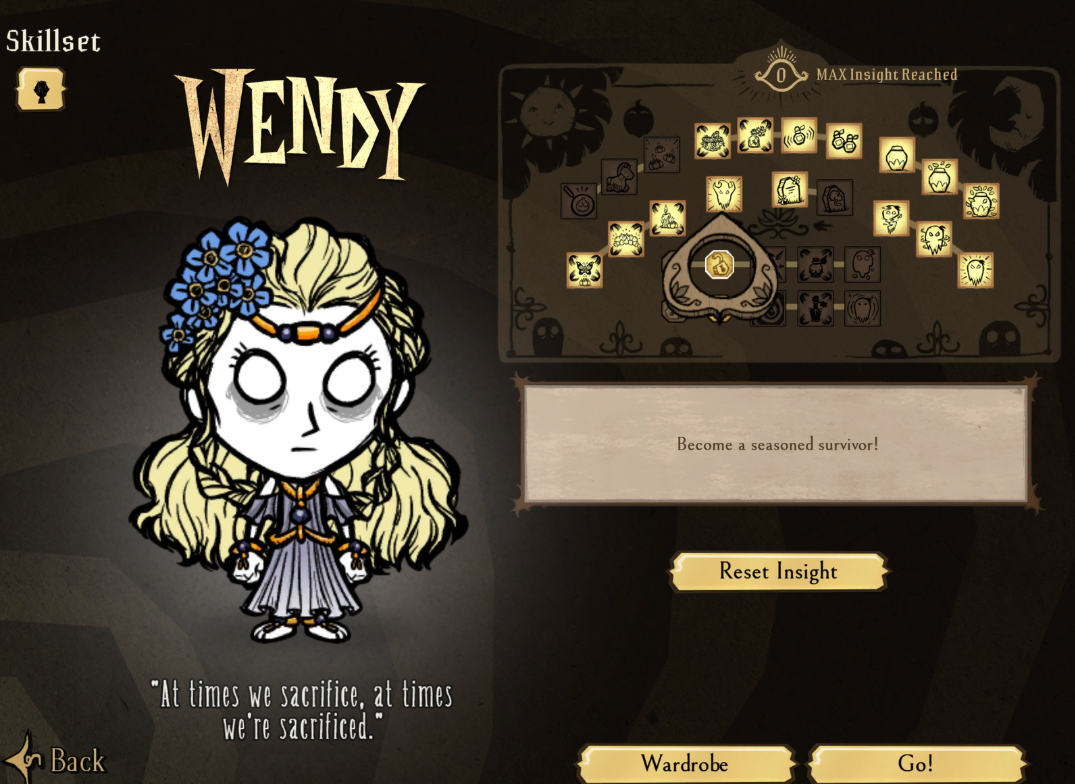1075x784 pixels.
Task: Select the butterfly skill node
Action: click(x=584, y=270)
